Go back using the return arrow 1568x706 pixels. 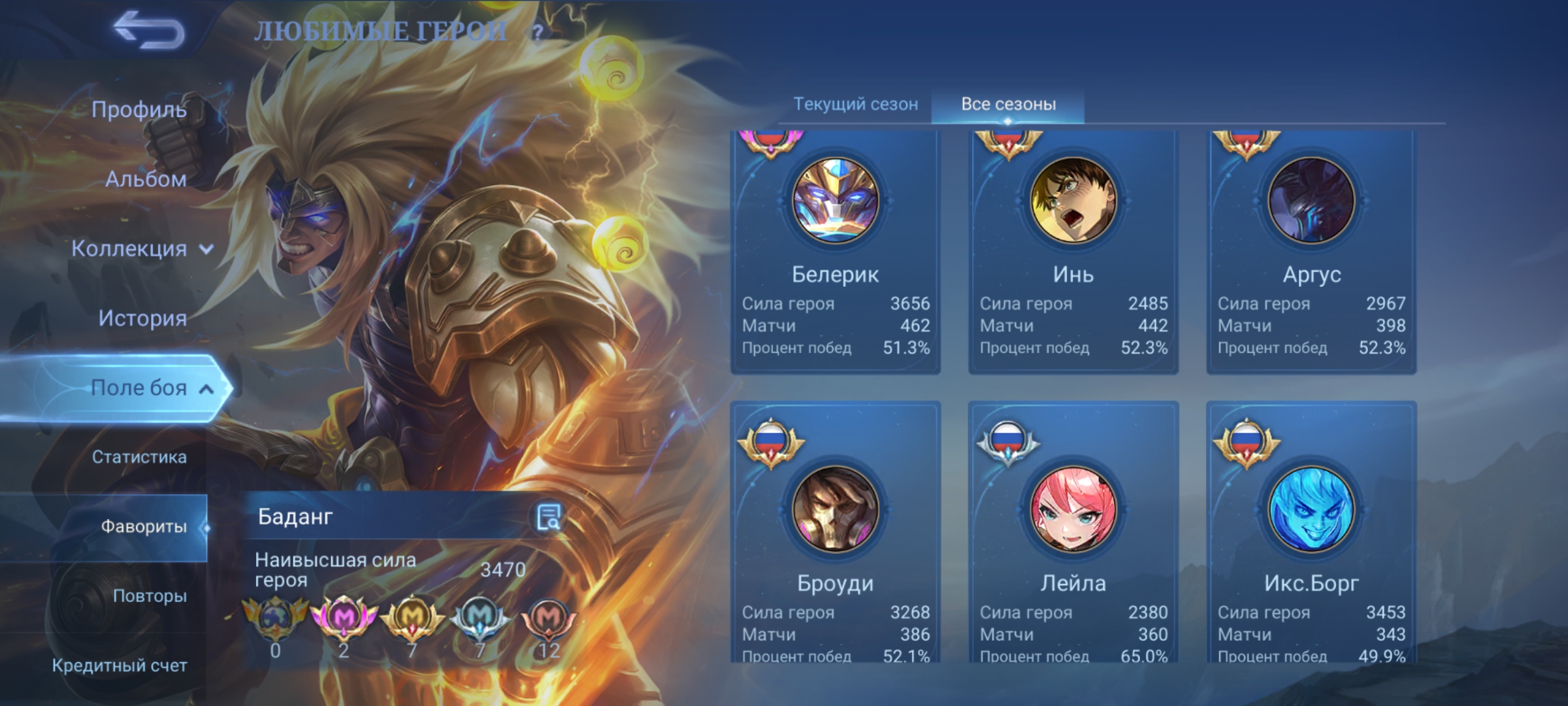coord(149,30)
